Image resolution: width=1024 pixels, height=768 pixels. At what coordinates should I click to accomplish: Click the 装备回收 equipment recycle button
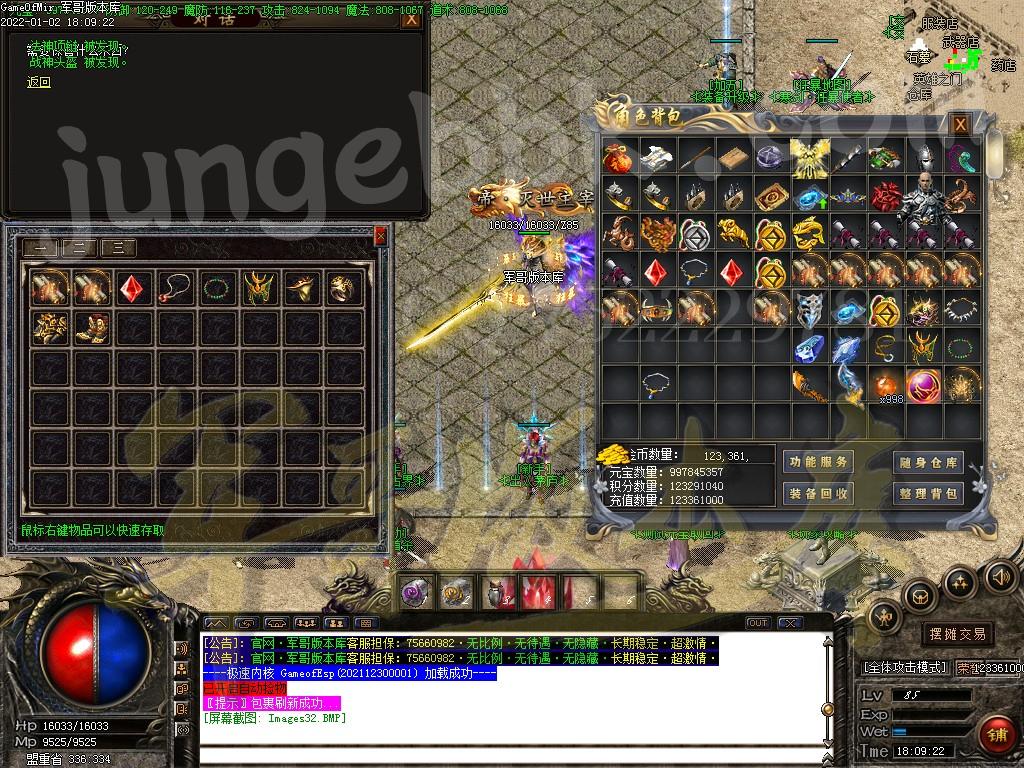point(818,493)
